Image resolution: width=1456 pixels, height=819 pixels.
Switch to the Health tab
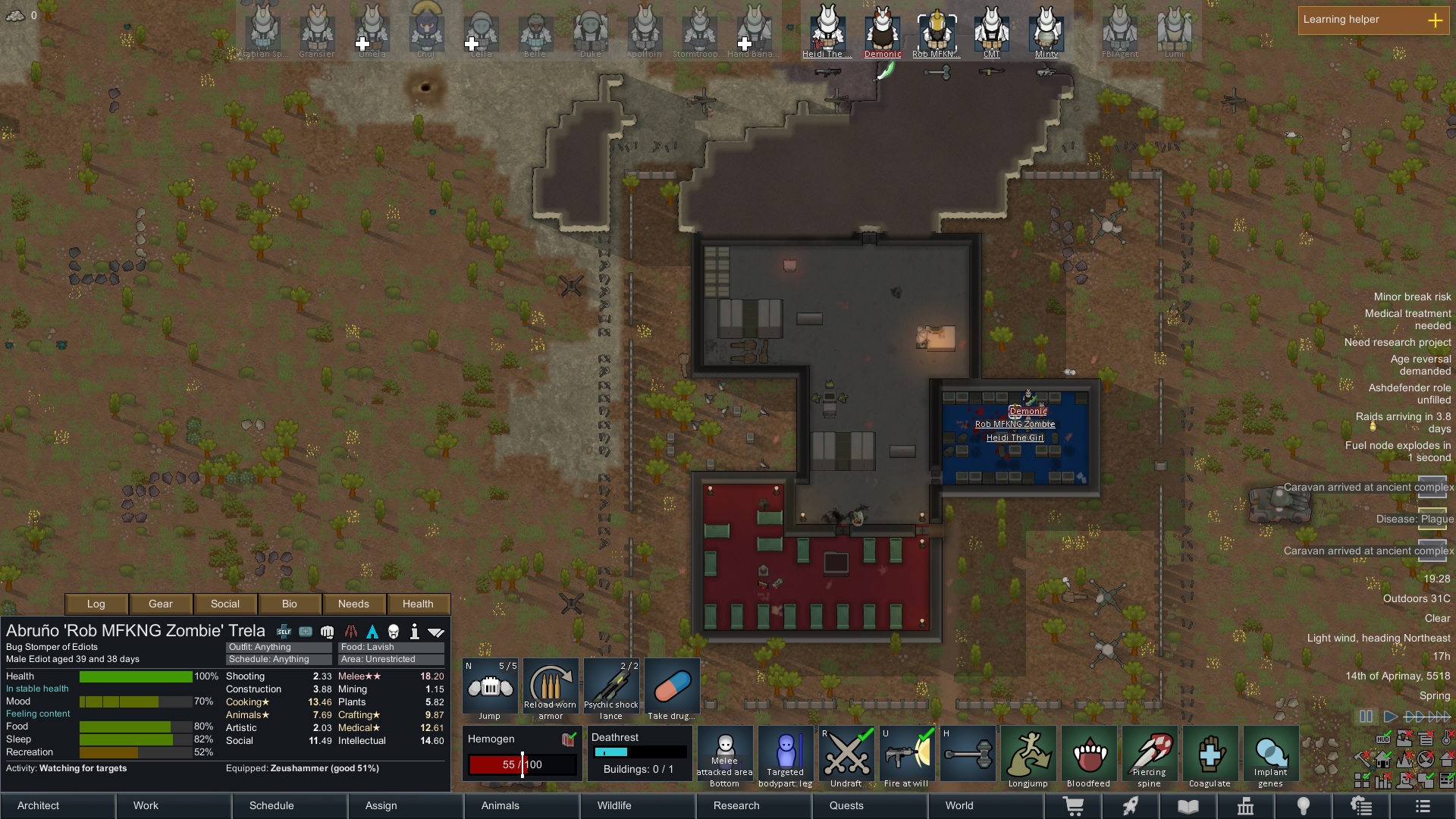coord(418,604)
